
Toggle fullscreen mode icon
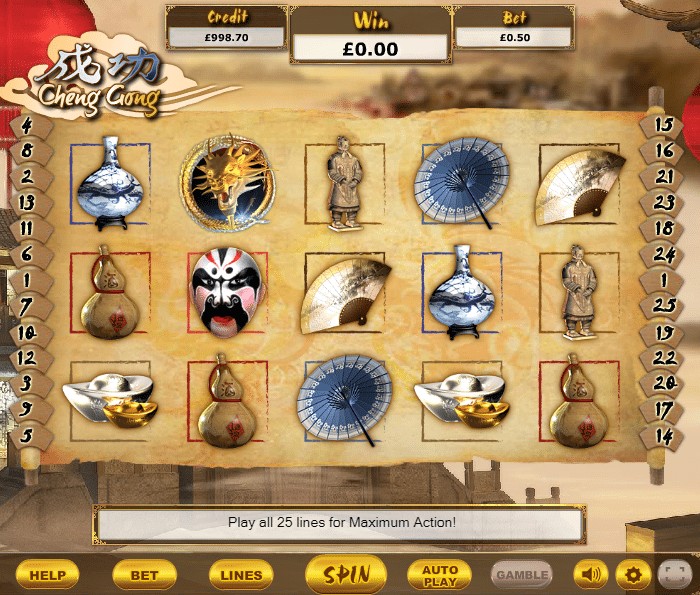click(675, 575)
